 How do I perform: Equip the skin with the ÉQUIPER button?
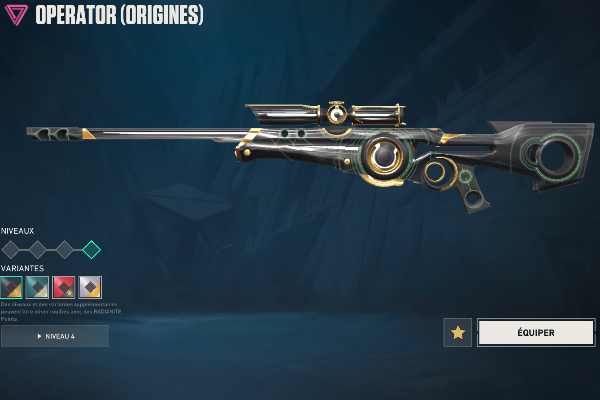536,333
